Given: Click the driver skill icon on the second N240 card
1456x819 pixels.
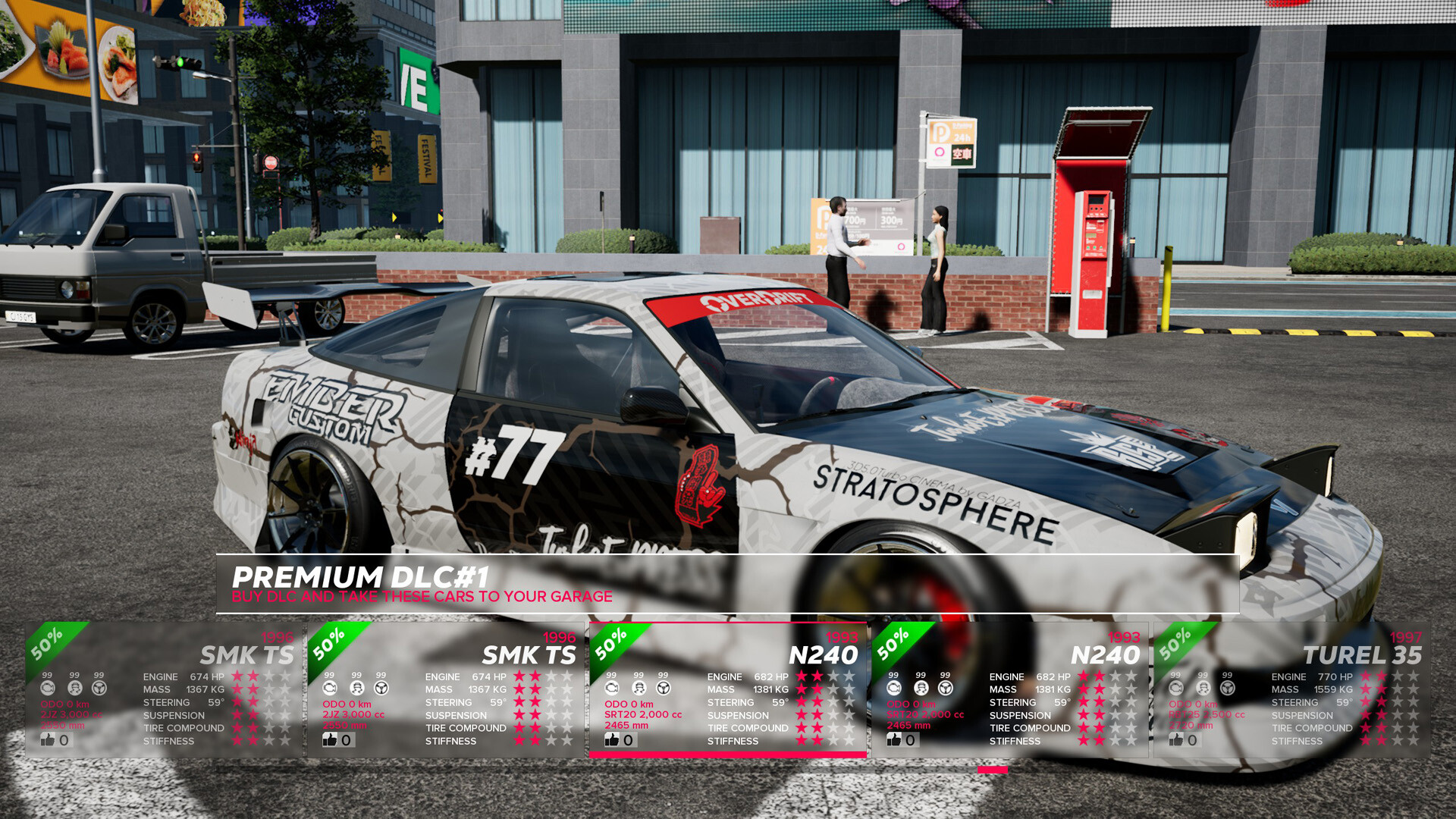Looking at the screenshot, I should tap(921, 687).
